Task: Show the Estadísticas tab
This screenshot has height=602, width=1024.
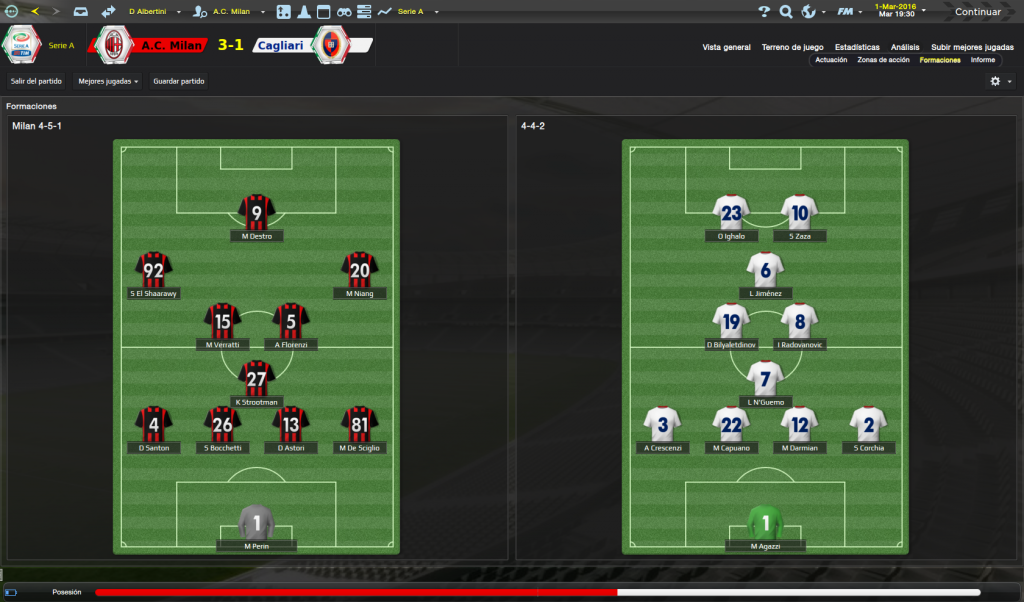Action: click(857, 47)
